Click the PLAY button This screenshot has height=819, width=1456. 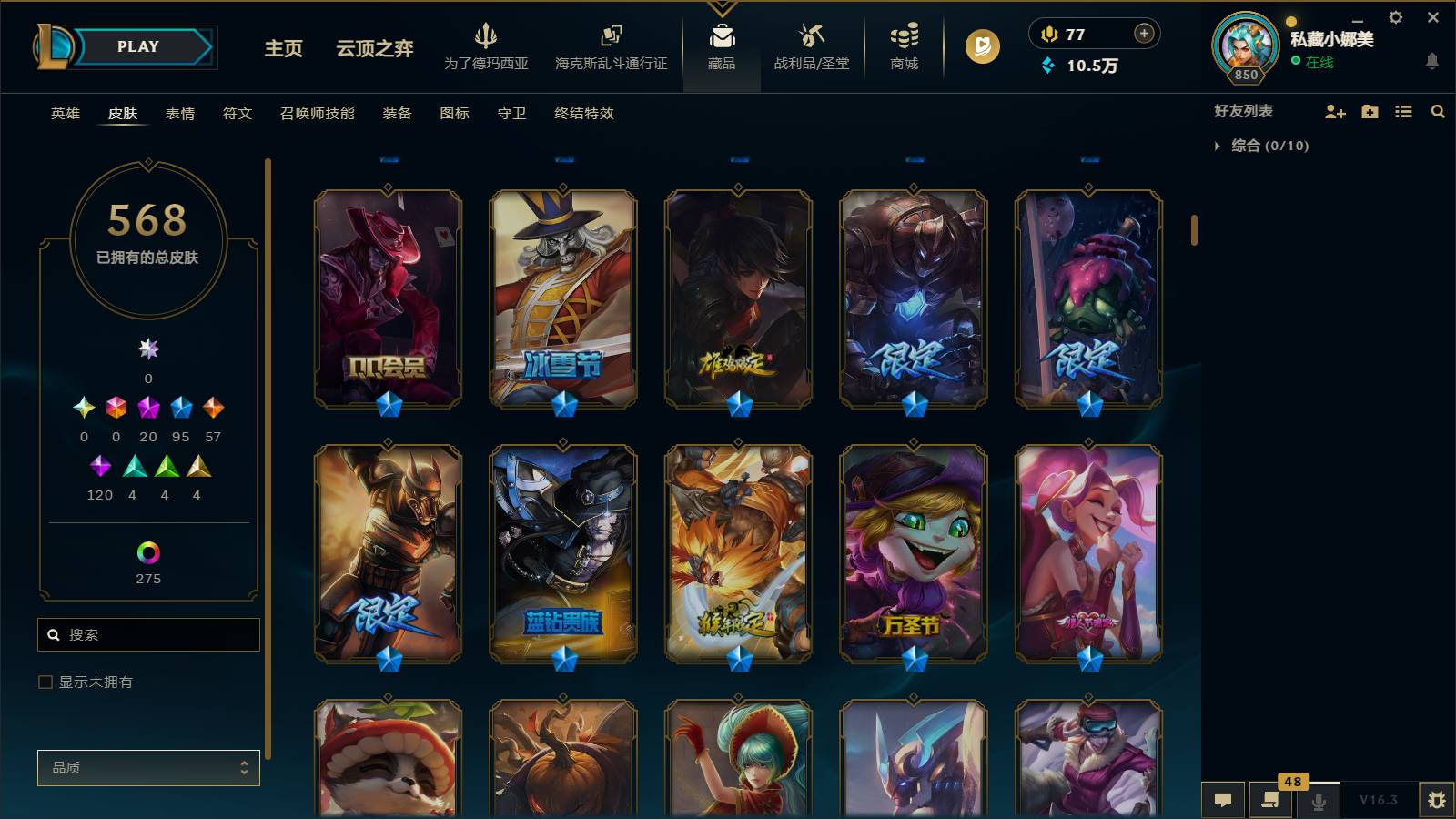[136, 46]
